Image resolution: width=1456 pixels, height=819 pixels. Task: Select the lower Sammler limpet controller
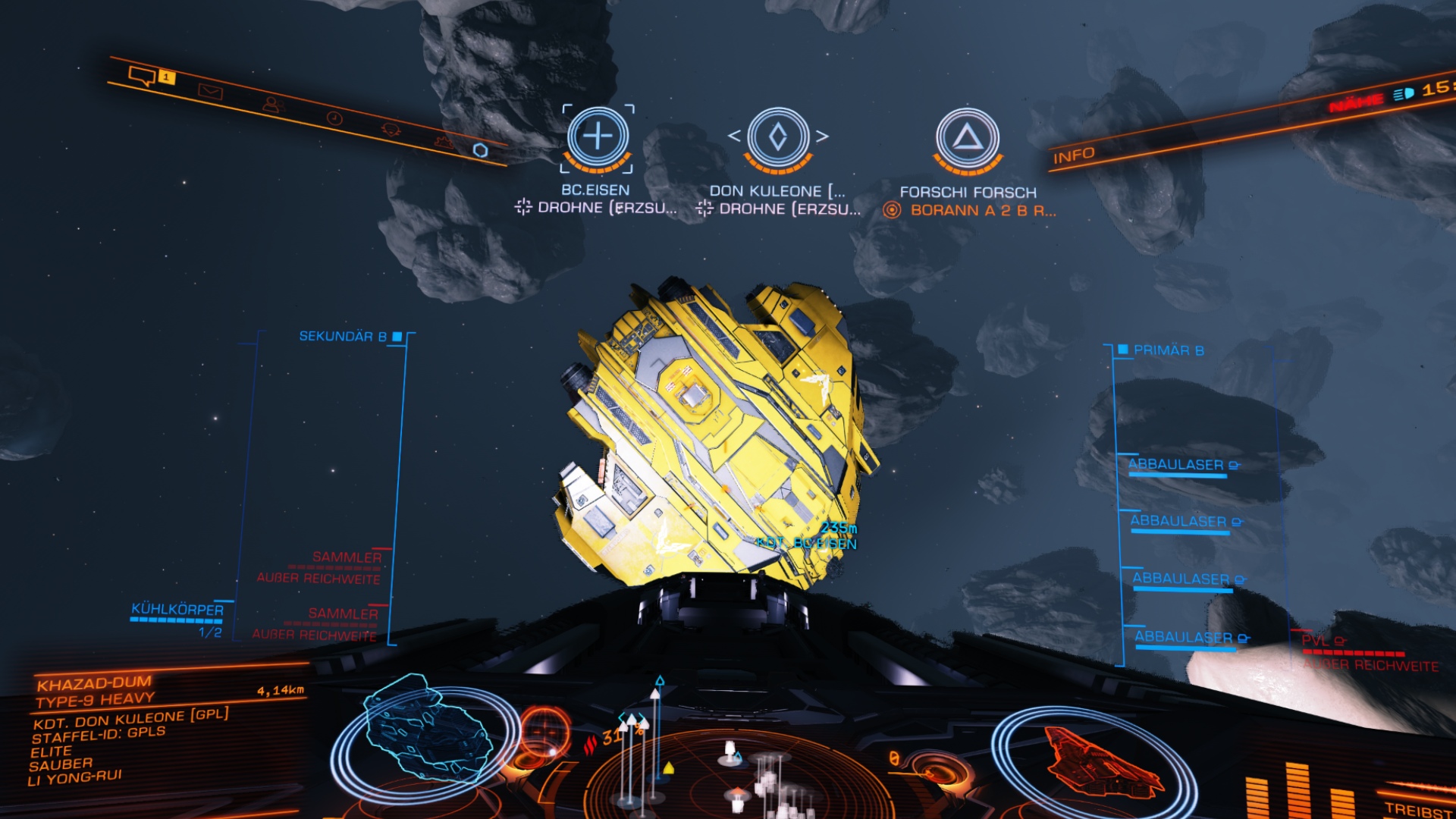pos(343,613)
